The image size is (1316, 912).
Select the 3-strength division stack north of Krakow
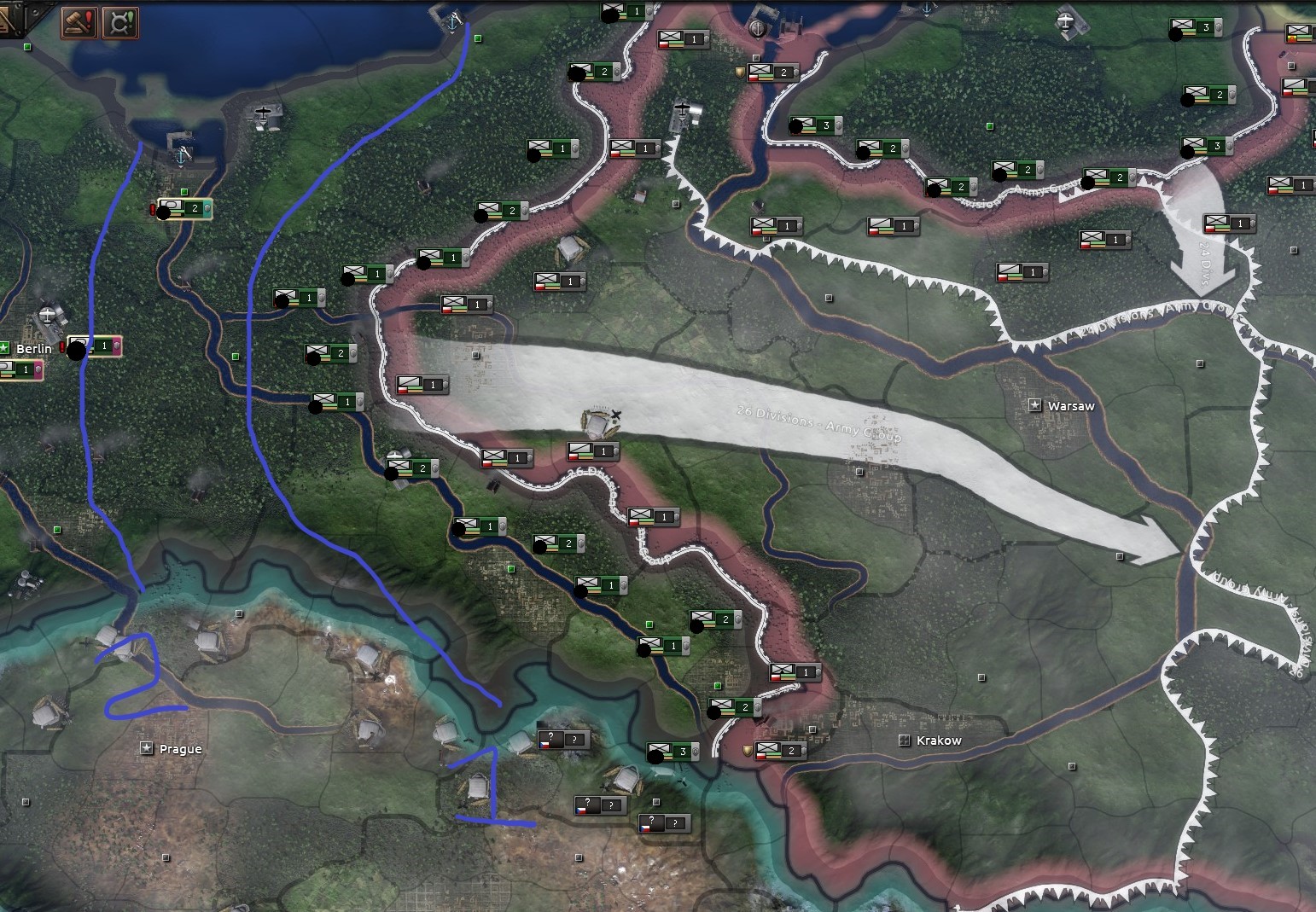[674, 752]
